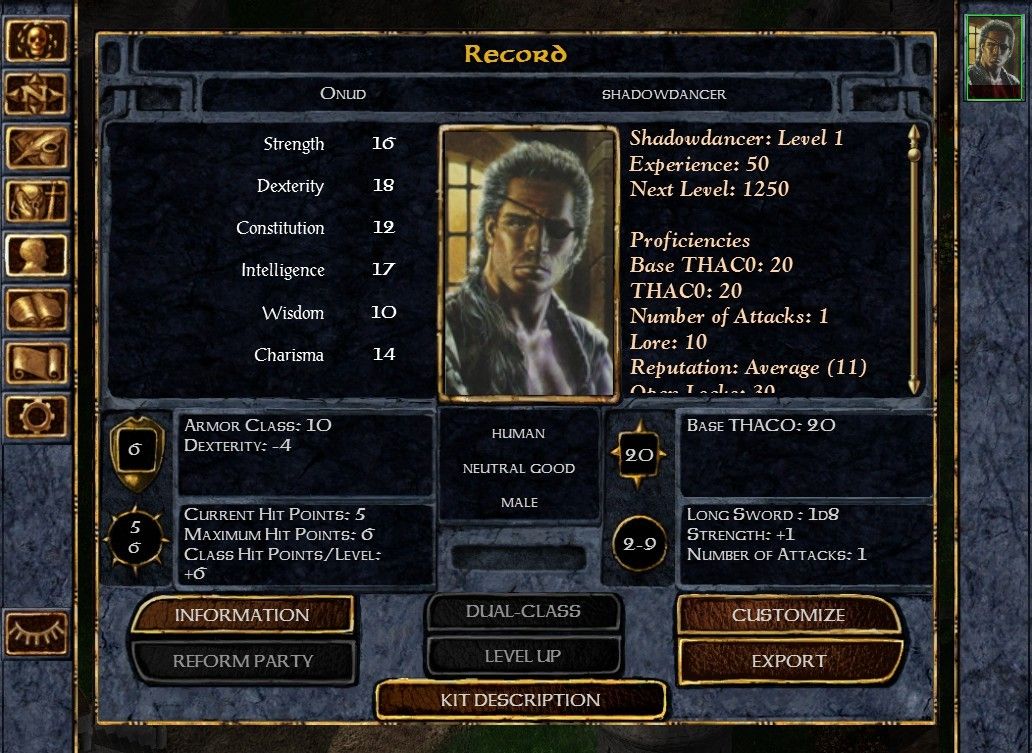This screenshot has height=753, width=1032.
Task: Export the character
Action: [789, 661]
